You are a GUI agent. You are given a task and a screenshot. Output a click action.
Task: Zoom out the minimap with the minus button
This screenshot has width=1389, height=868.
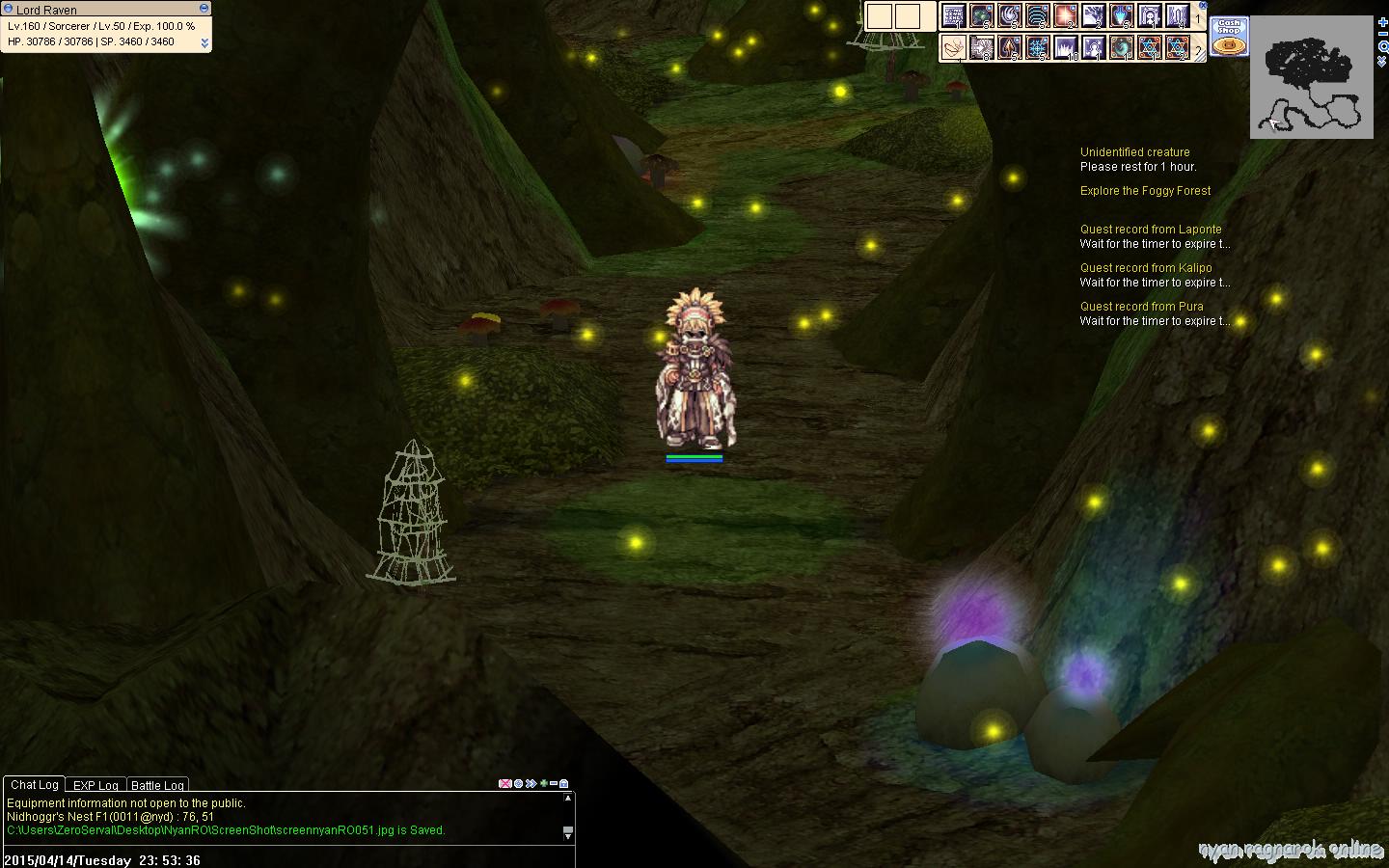[1382, 35]
